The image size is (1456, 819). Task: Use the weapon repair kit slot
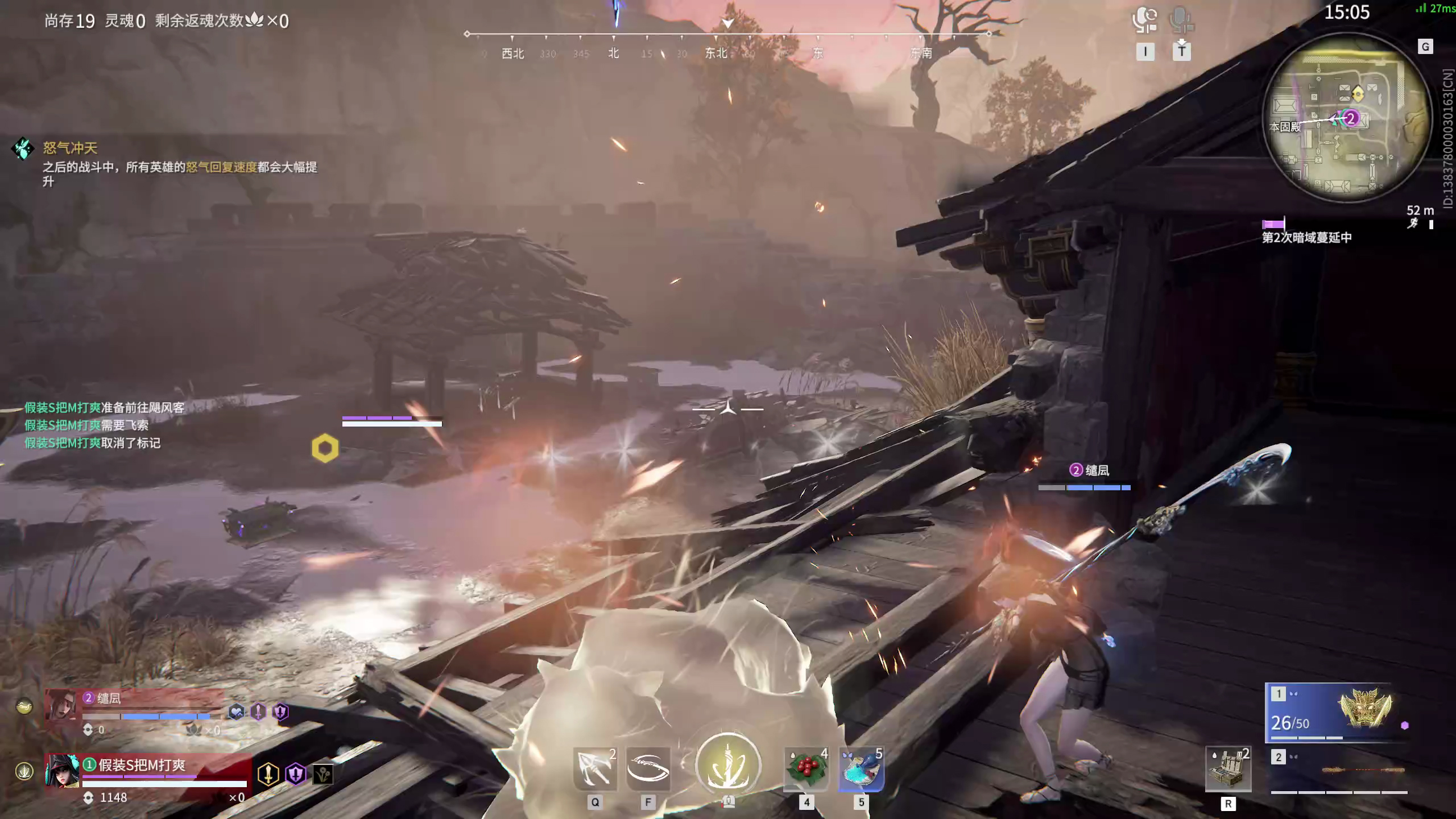click(1228, 769)
